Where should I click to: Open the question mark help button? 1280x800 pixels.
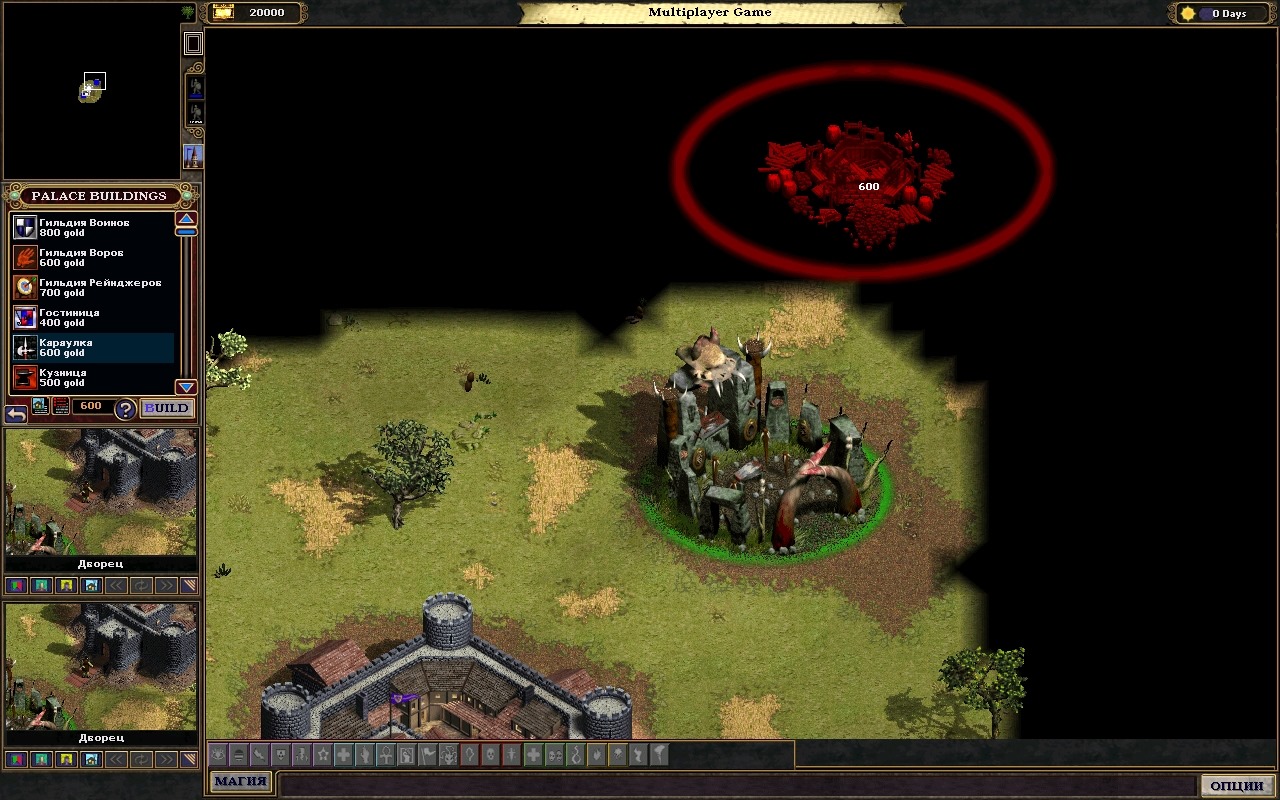[125, 409]
